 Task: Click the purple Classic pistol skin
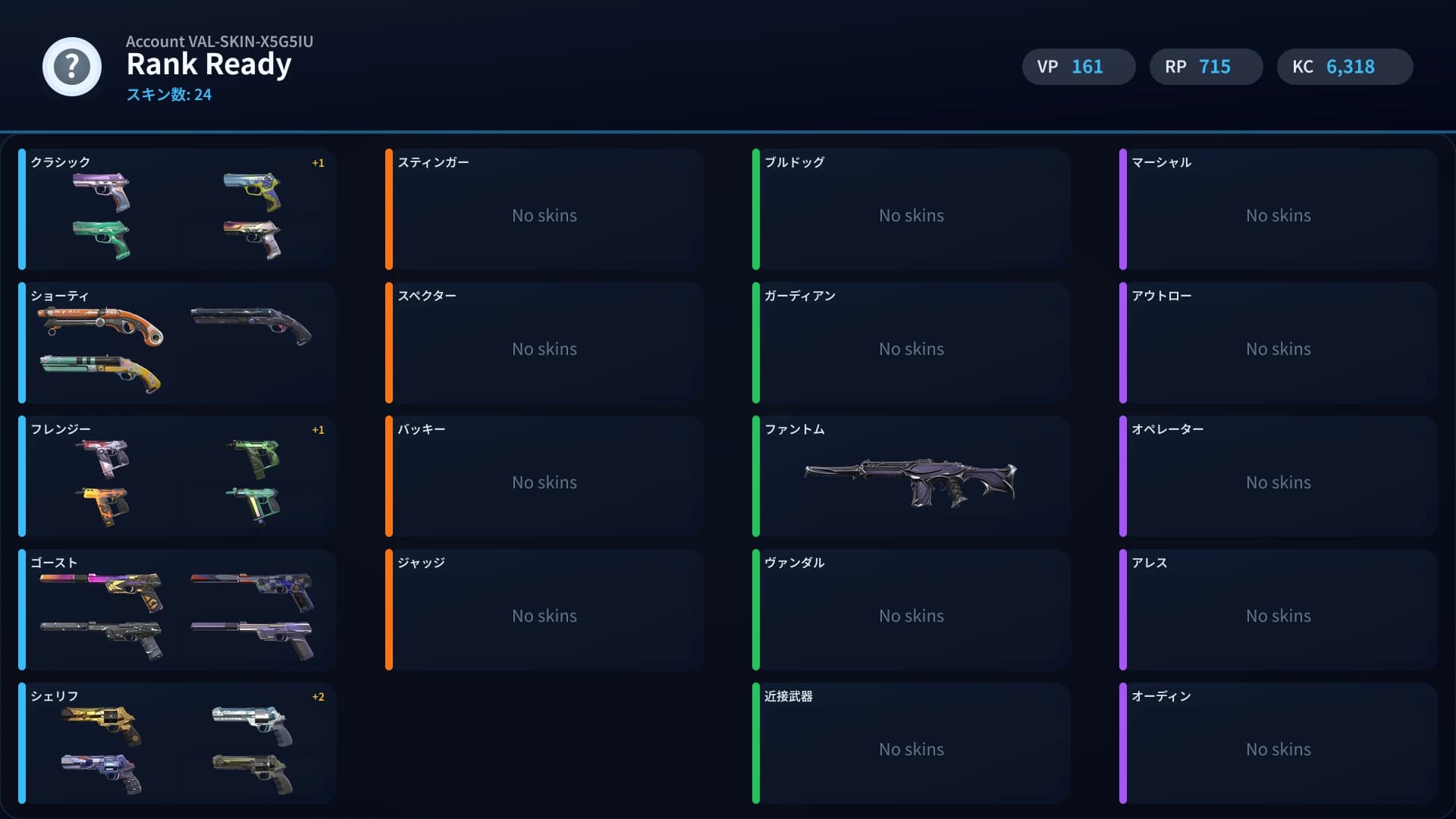tap(102, 190)
